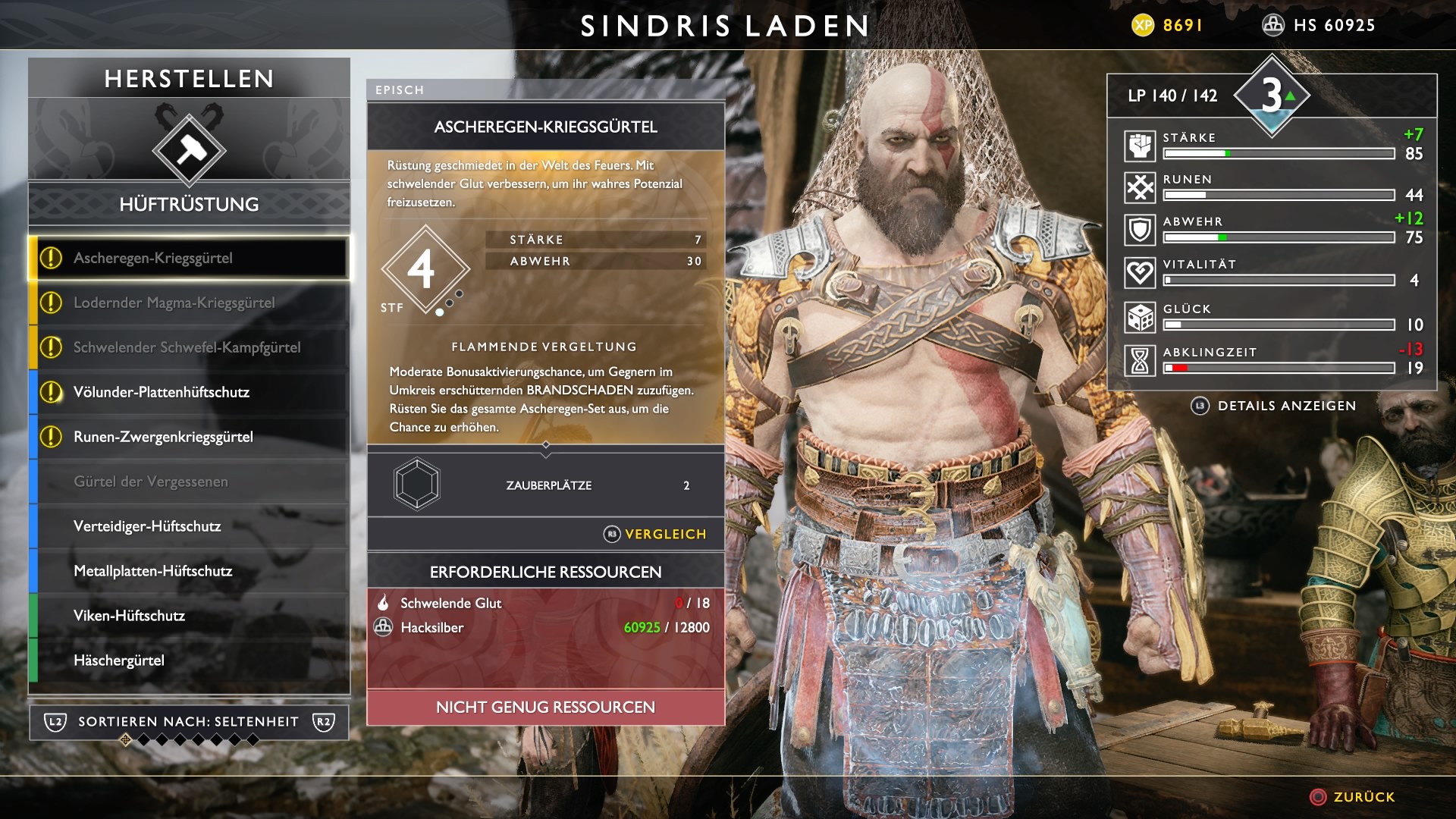Click the Vergleich compare option
This screenshot has height=819, width=1456.
click(656, 535)
